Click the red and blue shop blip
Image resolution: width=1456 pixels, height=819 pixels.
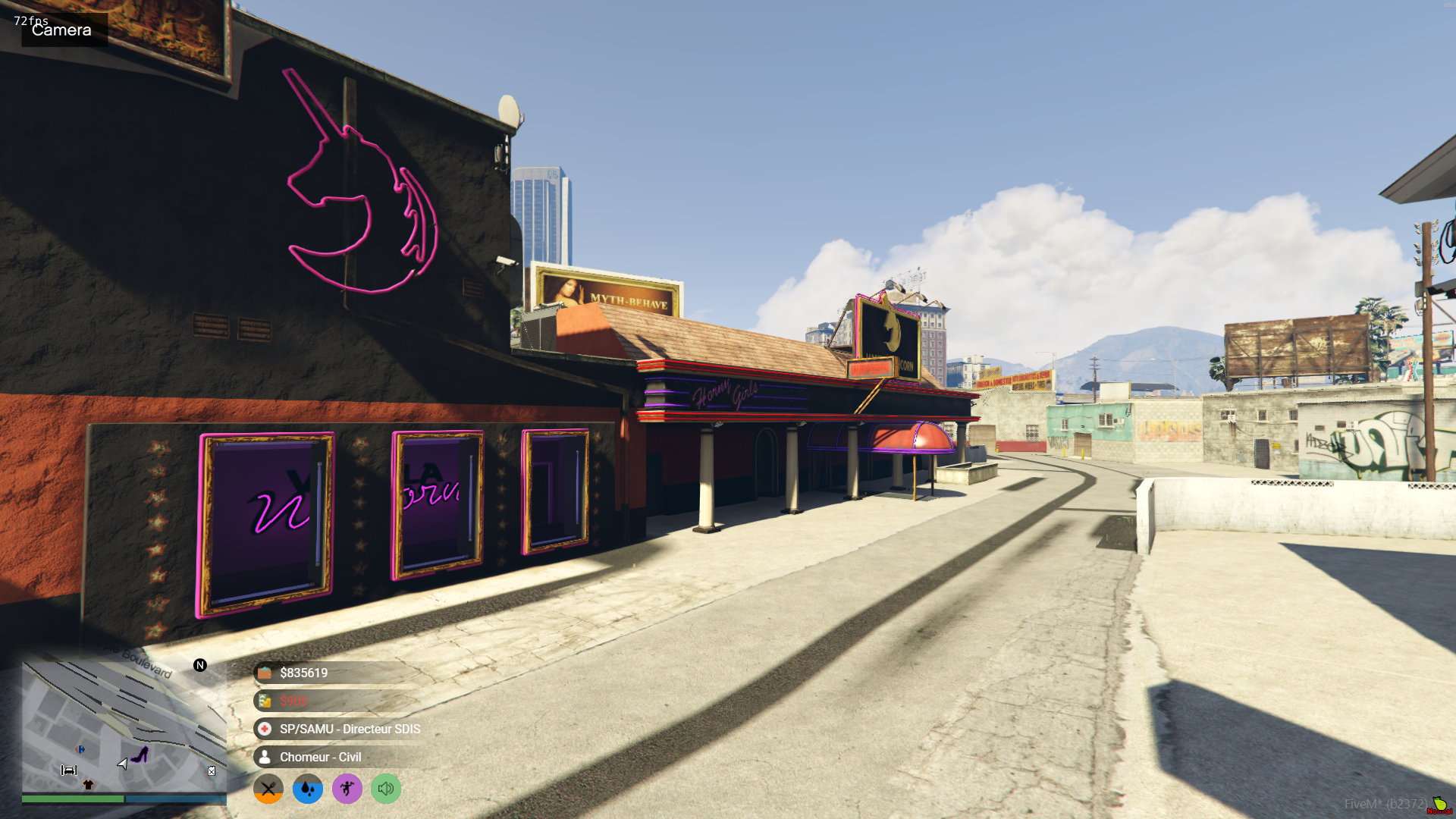click(x=80, y=749)
